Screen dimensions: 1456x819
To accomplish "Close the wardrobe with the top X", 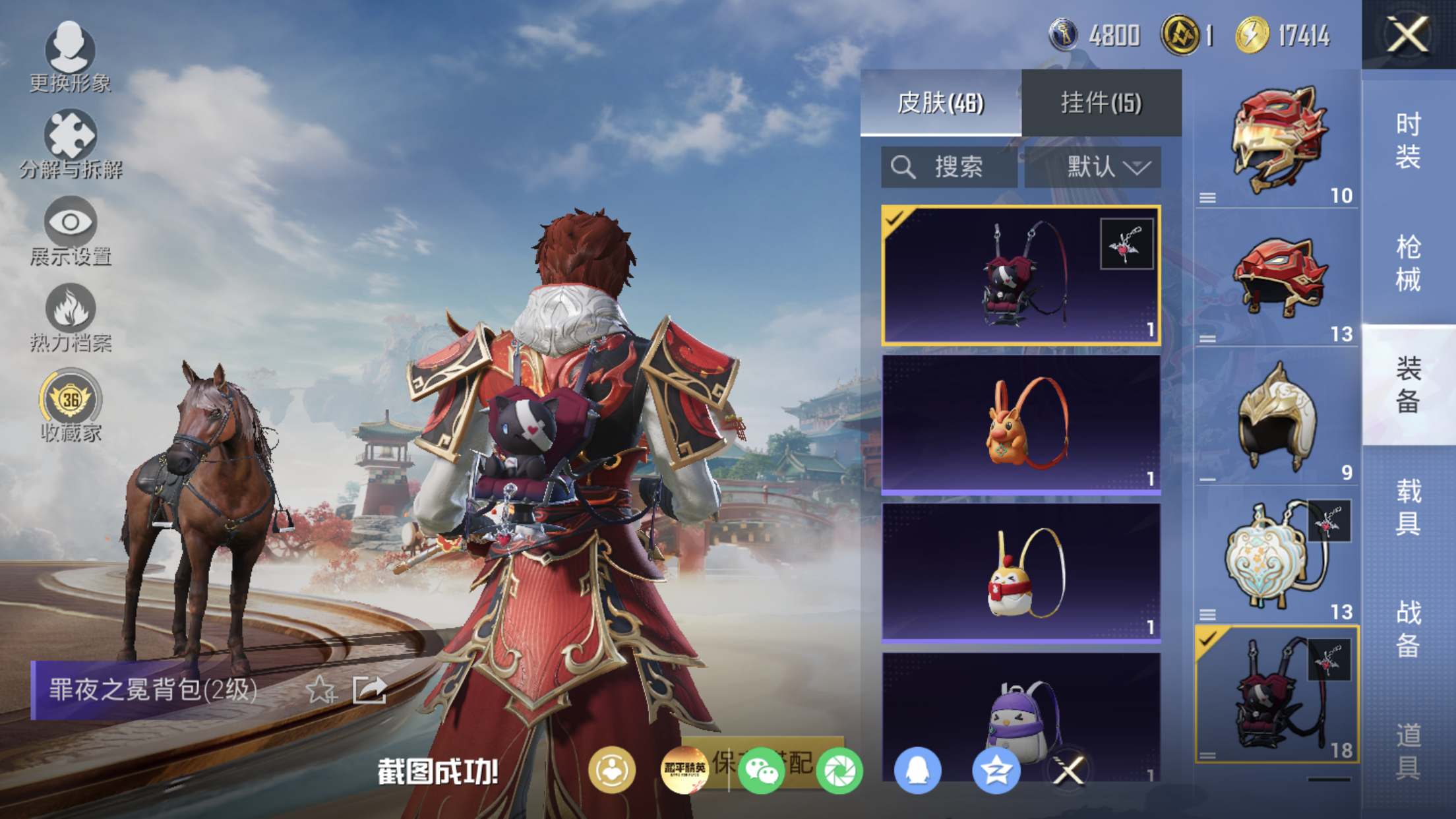I will [1407, 34].
